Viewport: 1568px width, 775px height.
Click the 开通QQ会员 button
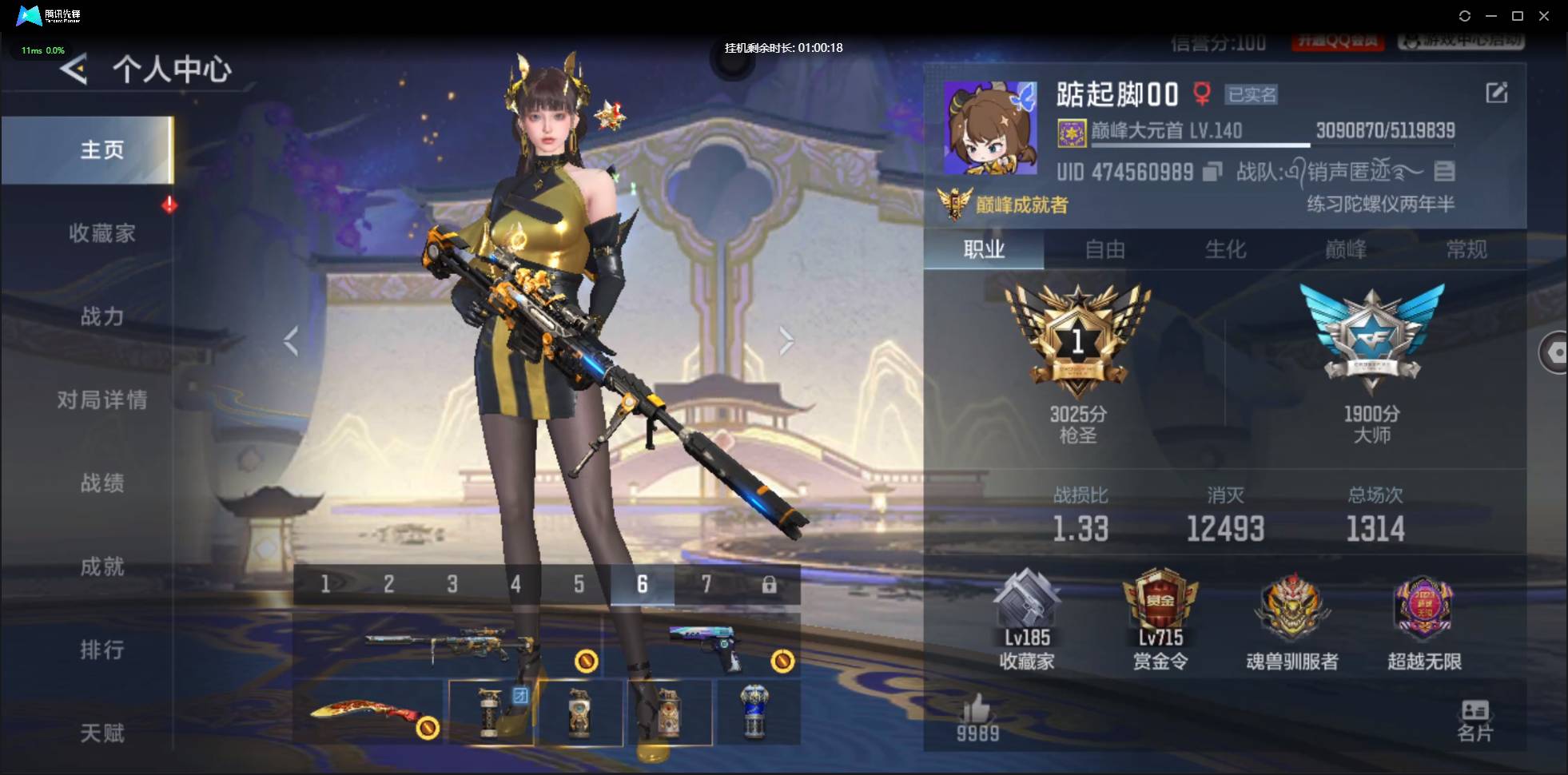point(1339,42)
